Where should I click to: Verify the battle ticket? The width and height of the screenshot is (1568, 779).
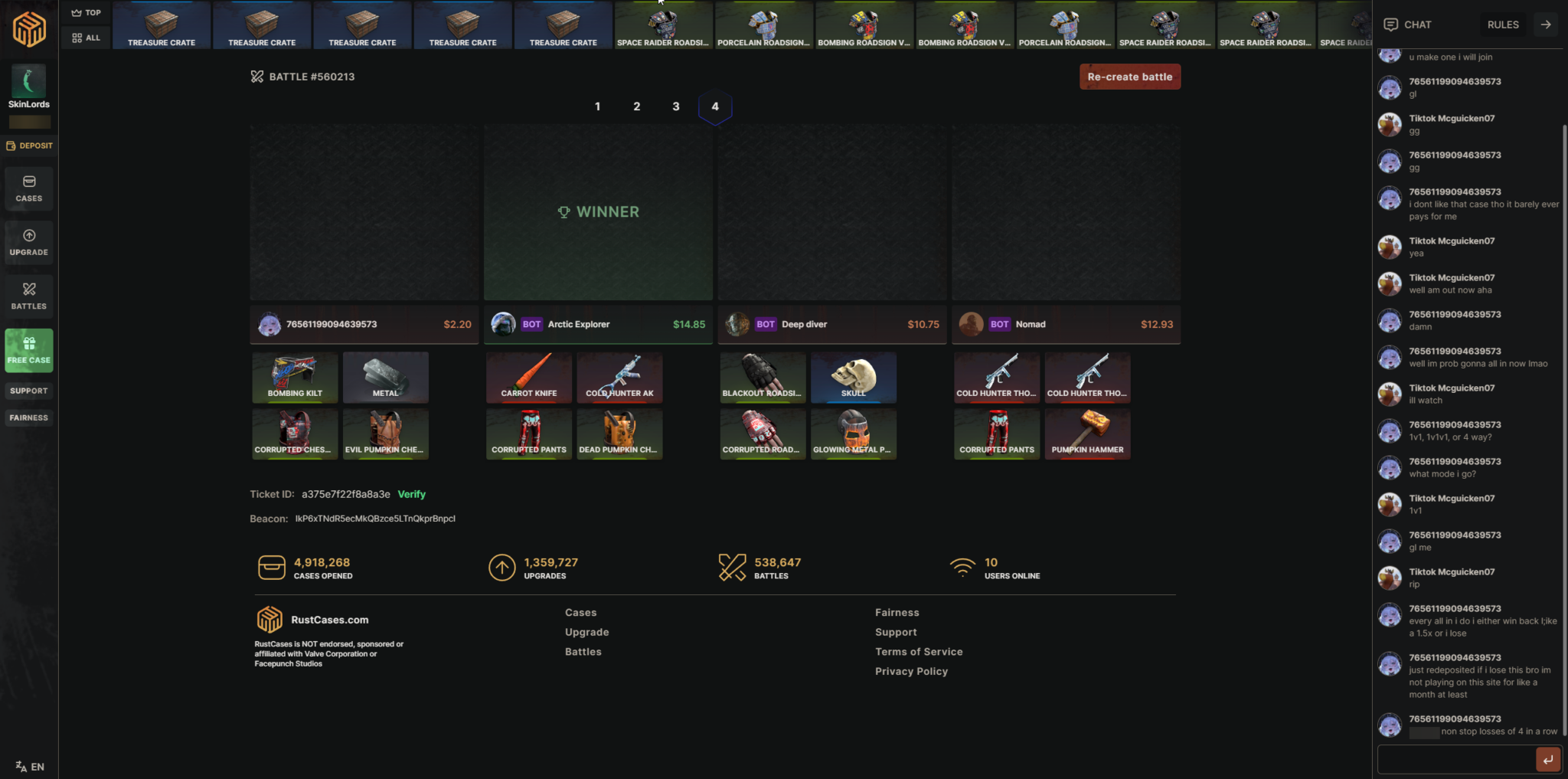click(x=411, y=494)
